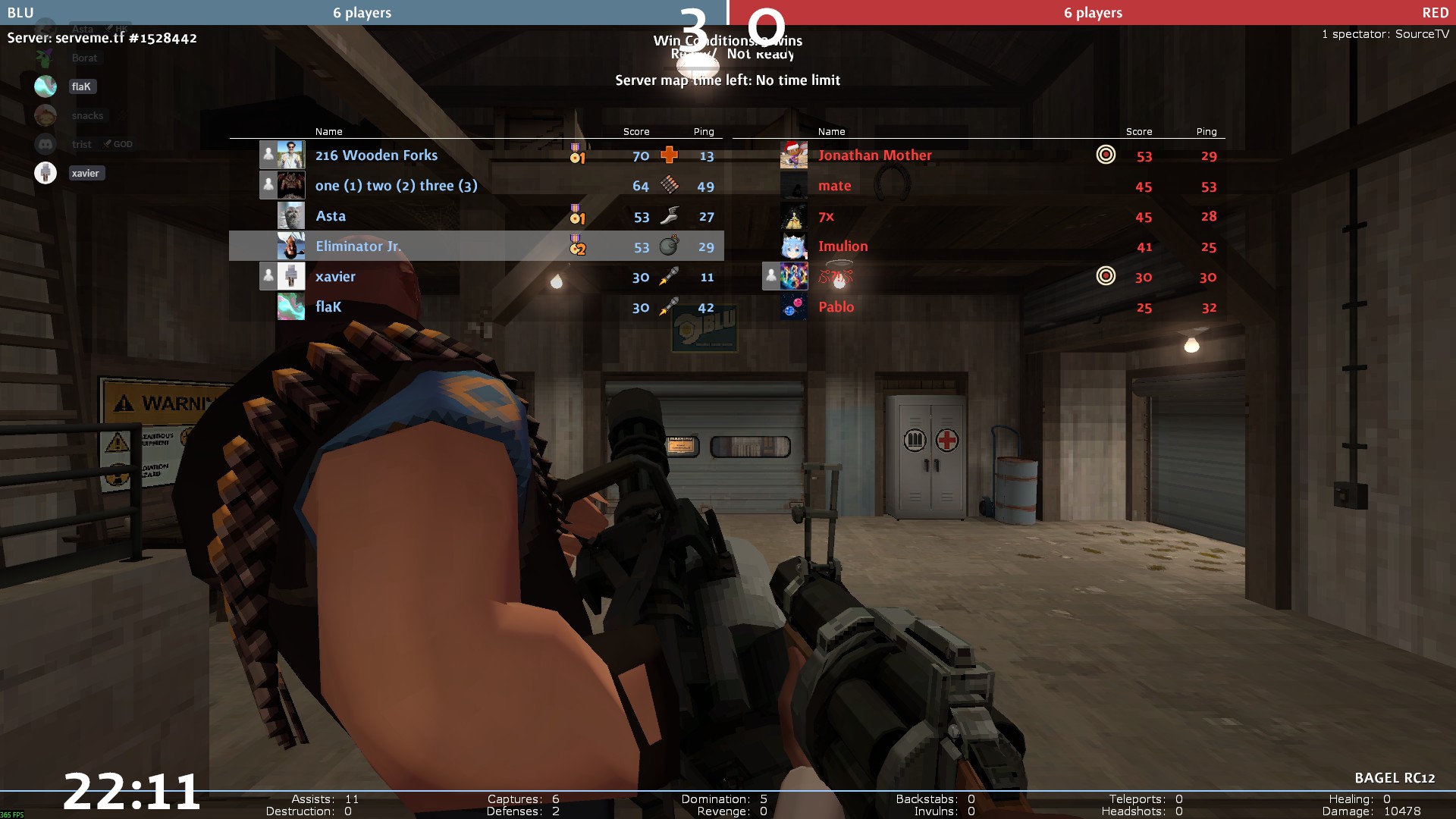Select player one (1) two (2) three (3)
The width and height of the screenshot is (1456, 819).
click(x=396, y=186)
